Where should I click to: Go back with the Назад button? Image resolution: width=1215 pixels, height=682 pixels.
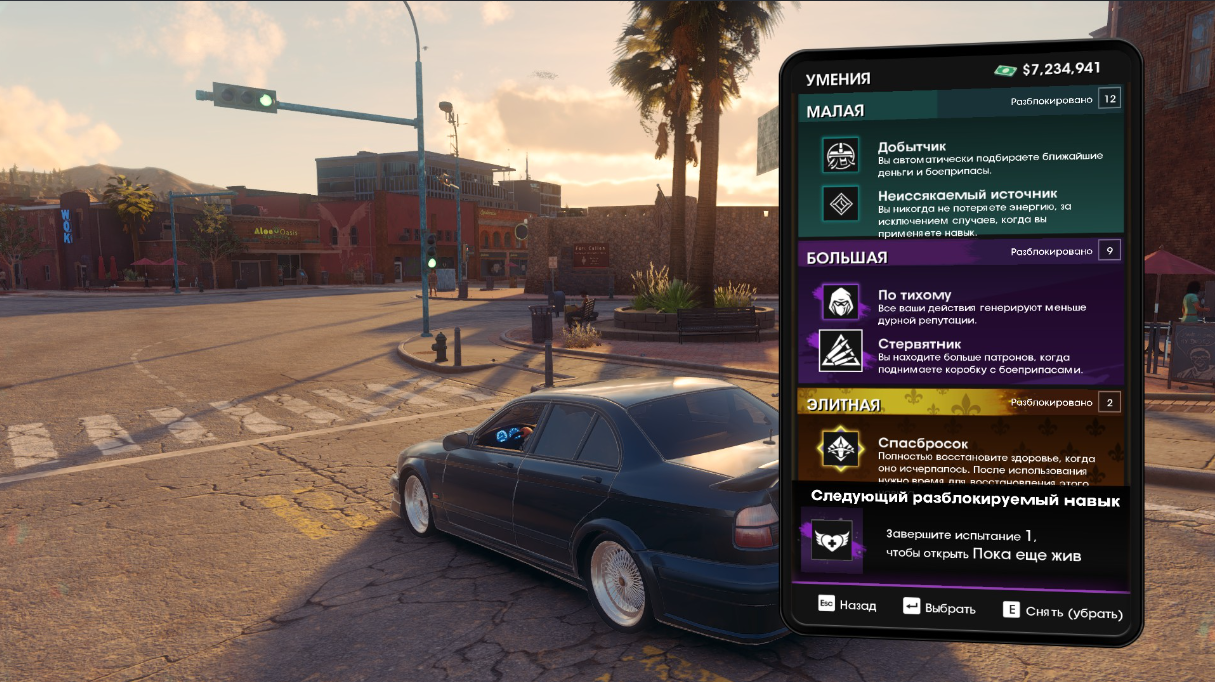pos(847,606)
